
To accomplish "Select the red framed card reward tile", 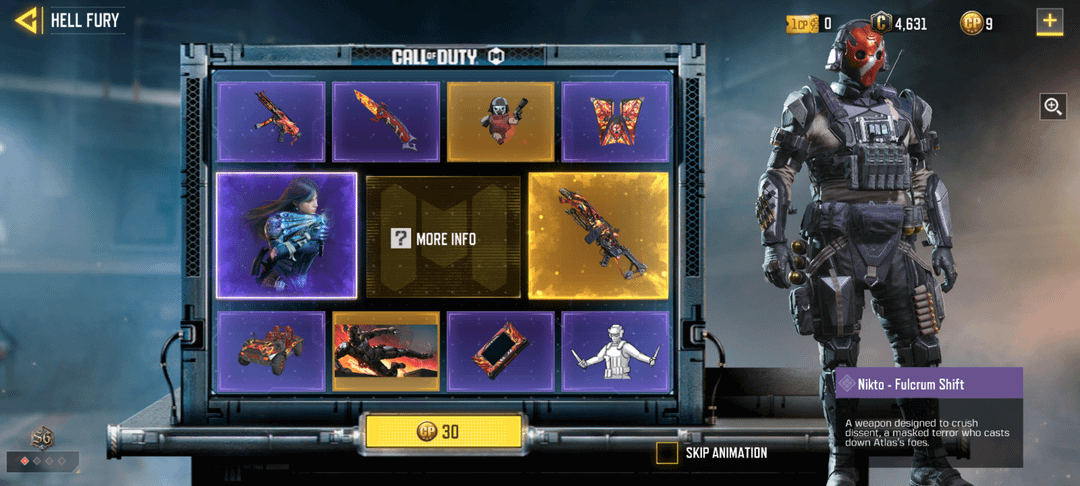I will [x=500, y=351].
